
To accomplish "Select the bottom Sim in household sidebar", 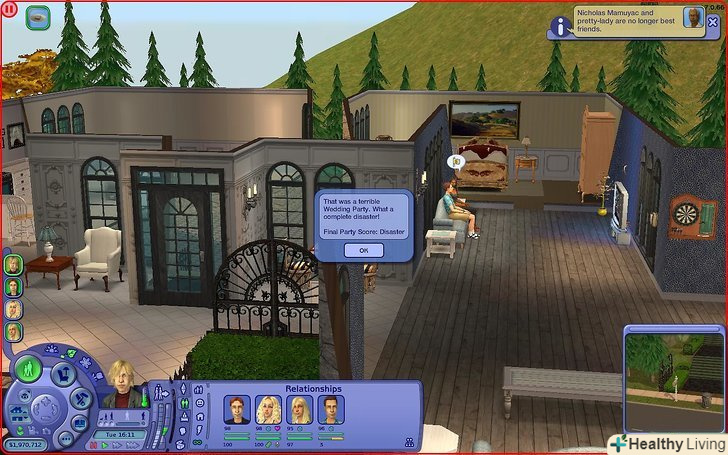I will coord(13,331).
